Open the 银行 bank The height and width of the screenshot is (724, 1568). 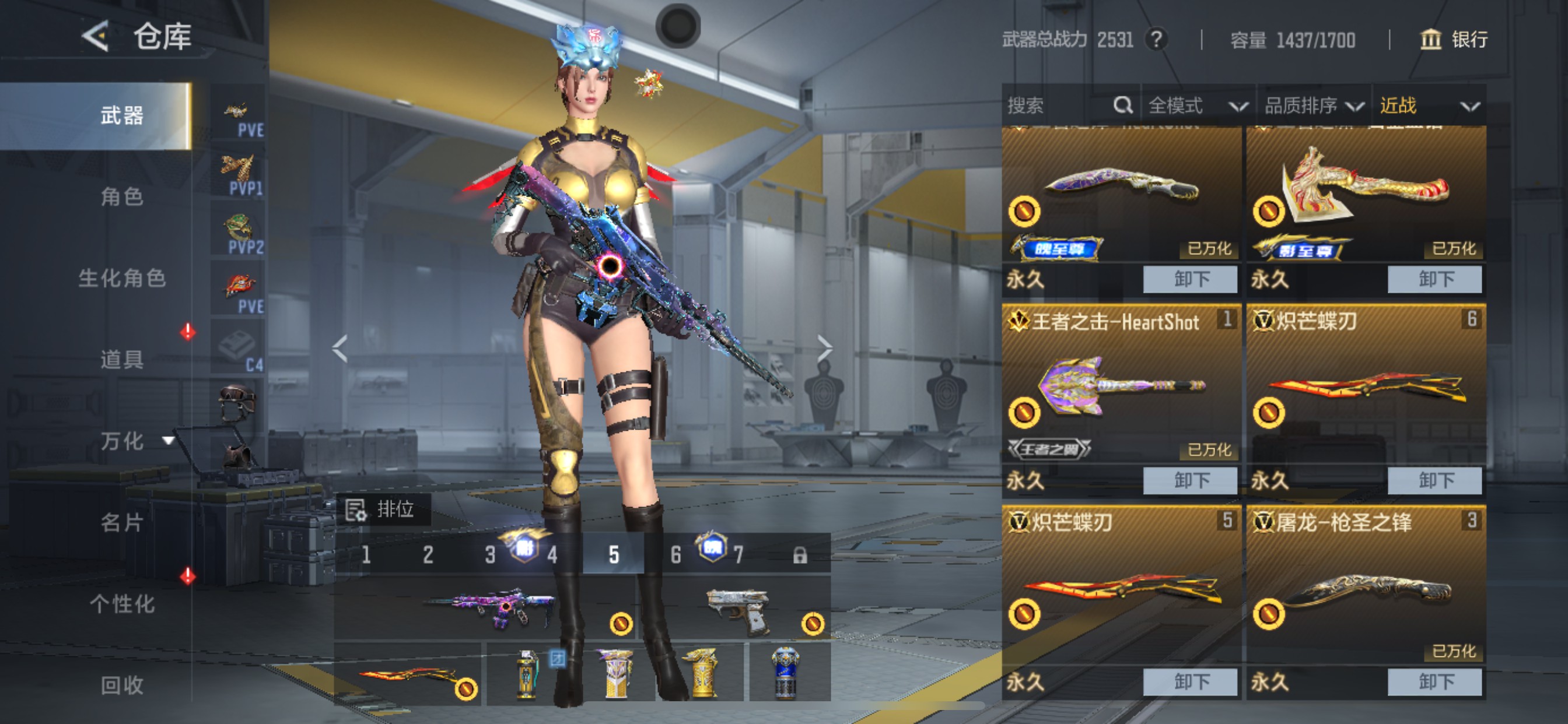(1454, 40)
